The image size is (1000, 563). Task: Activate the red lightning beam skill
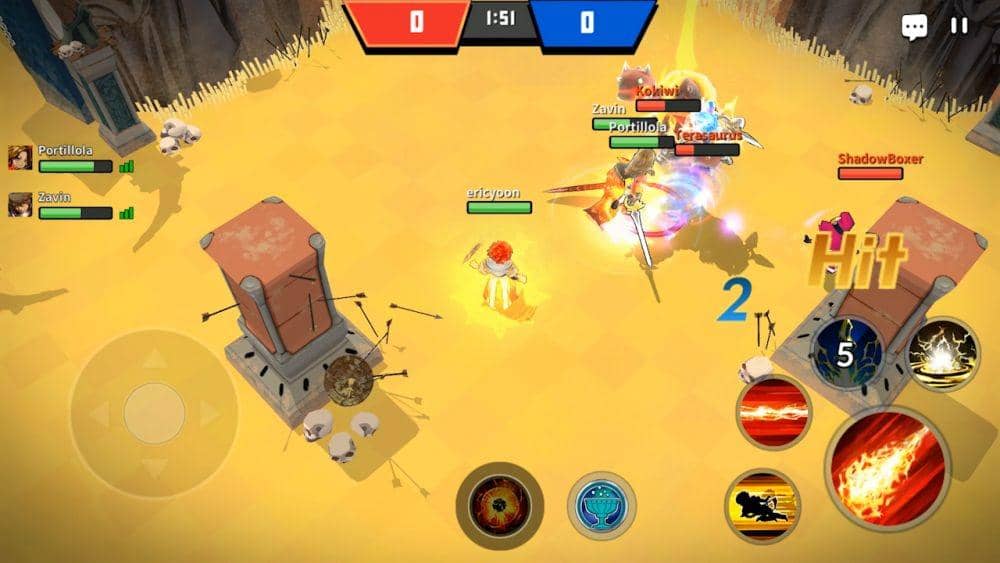(x=773, y=412)
